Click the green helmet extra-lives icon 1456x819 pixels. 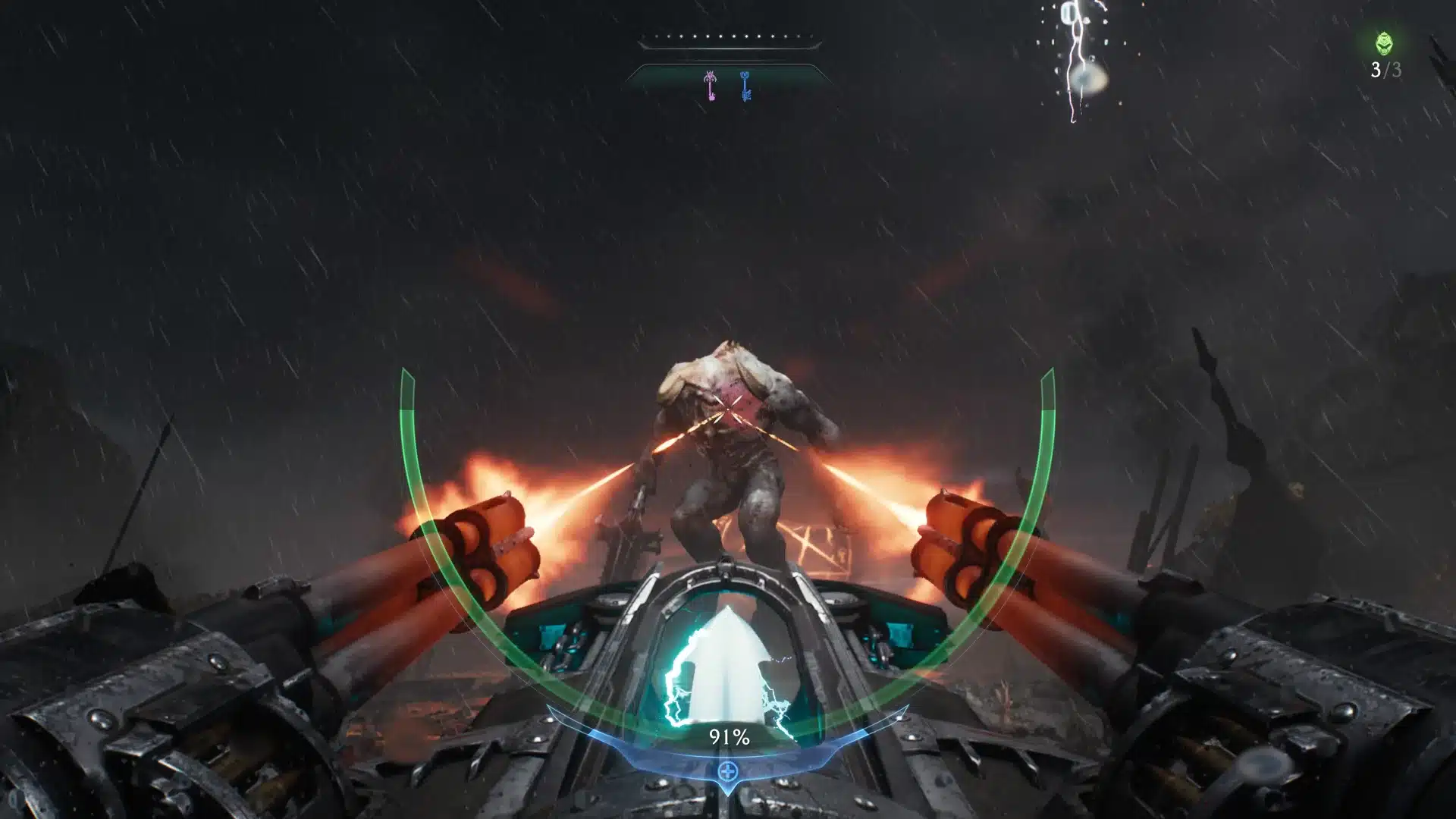tap(1385, 43)
